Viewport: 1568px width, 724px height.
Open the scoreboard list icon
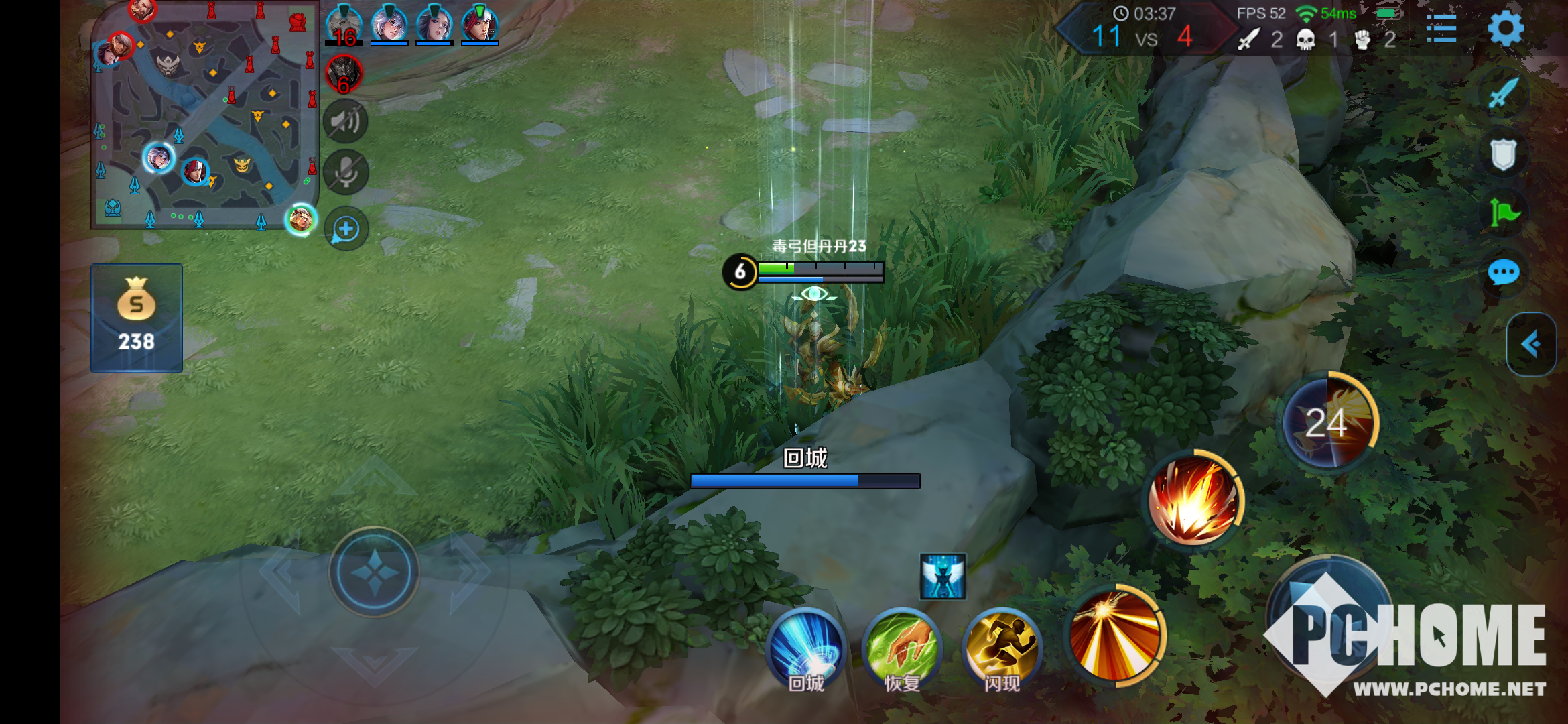click(1441, 28)
